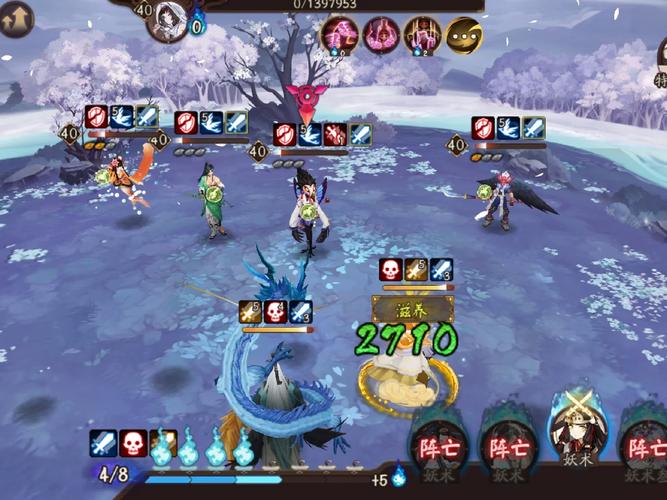The width and height of the screenshot is (667, 500).
Task: Tap the up-arrow button in the corner
Action: click(x=15, y=18)
